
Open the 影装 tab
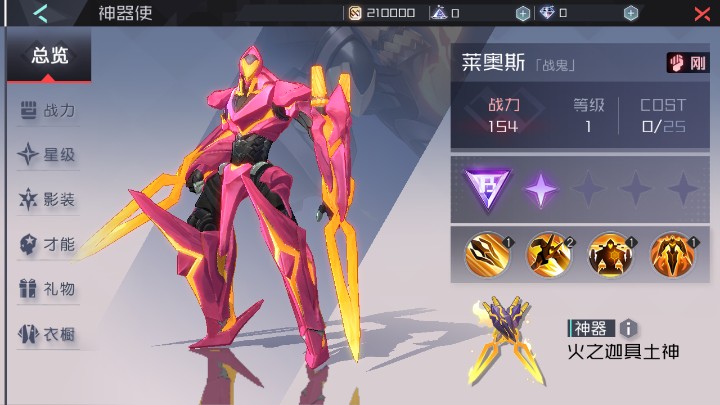(x=48, y=200)
